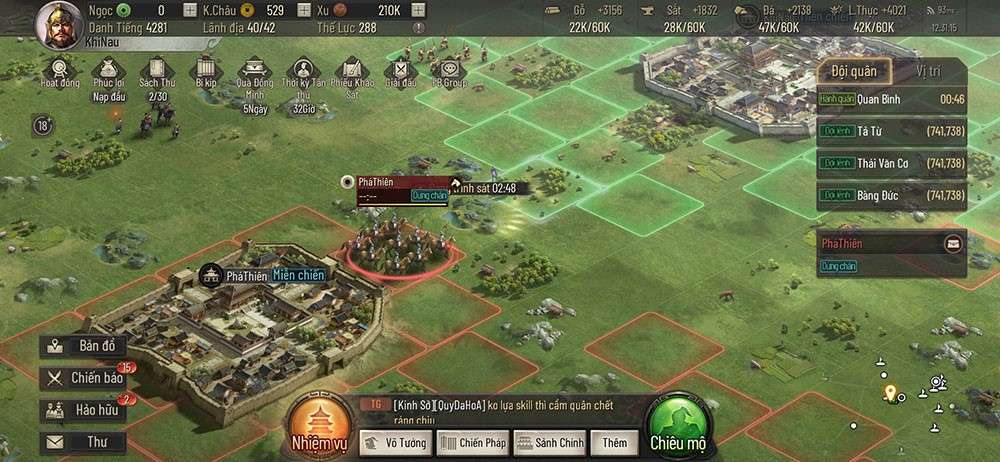Open the Sảnh Chính main hall menu
Viewport: 1000px width, 462px height.
[x=549, y=442]
